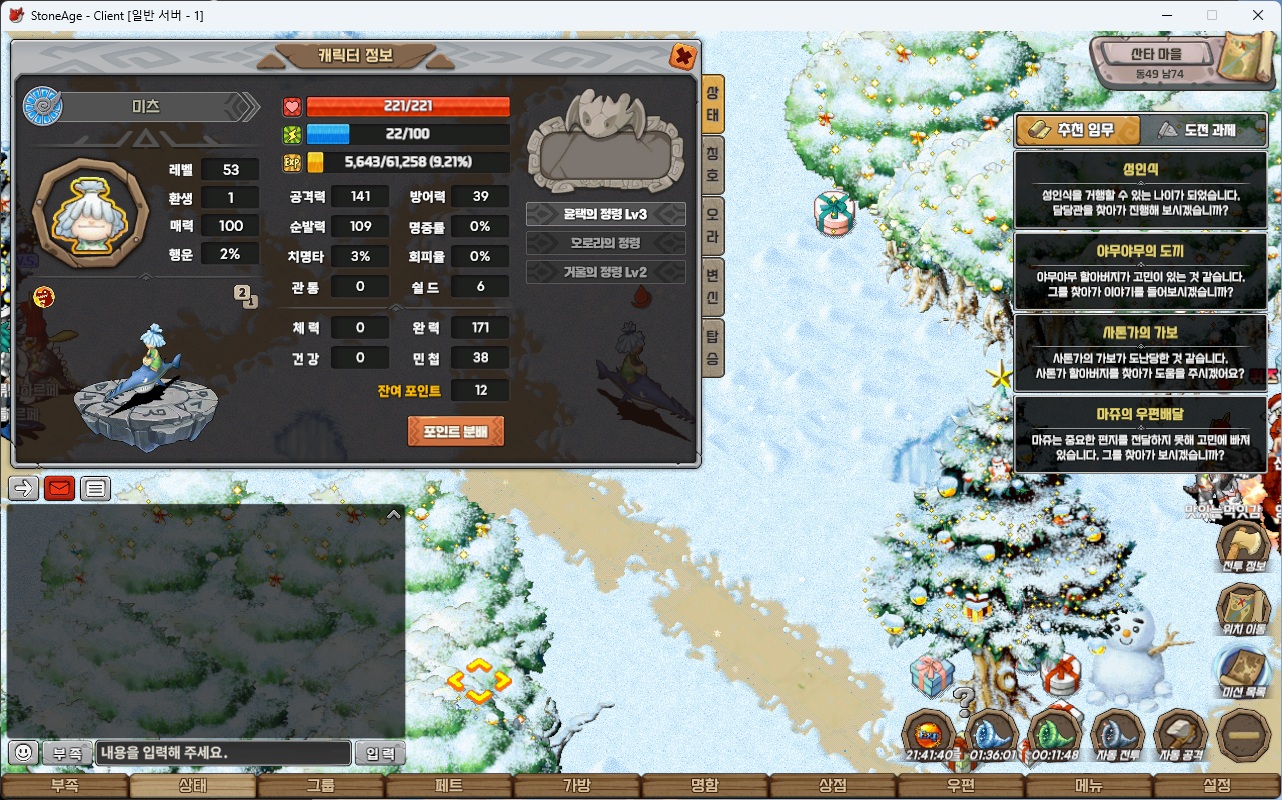Screen dimensions: 1282x800
Task: Maximize the StoneAge client window
Action: coord(1212,15)
